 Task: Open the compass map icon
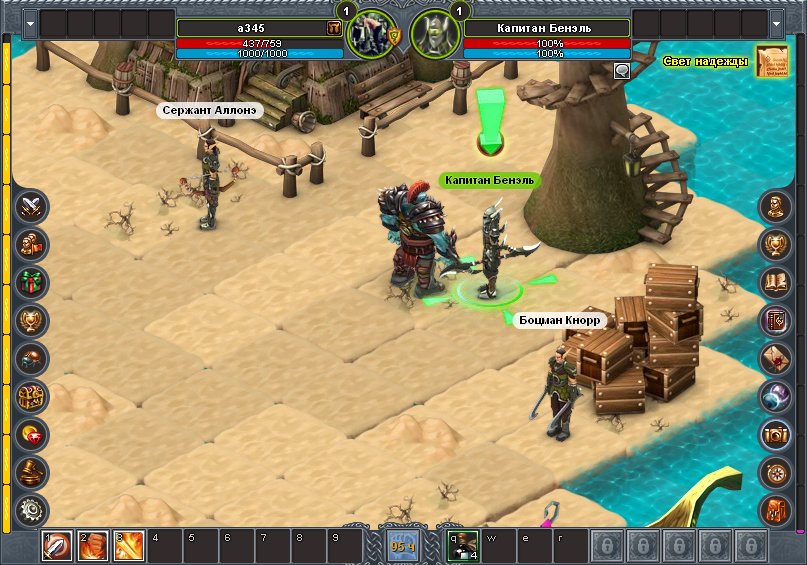(774, 472)
